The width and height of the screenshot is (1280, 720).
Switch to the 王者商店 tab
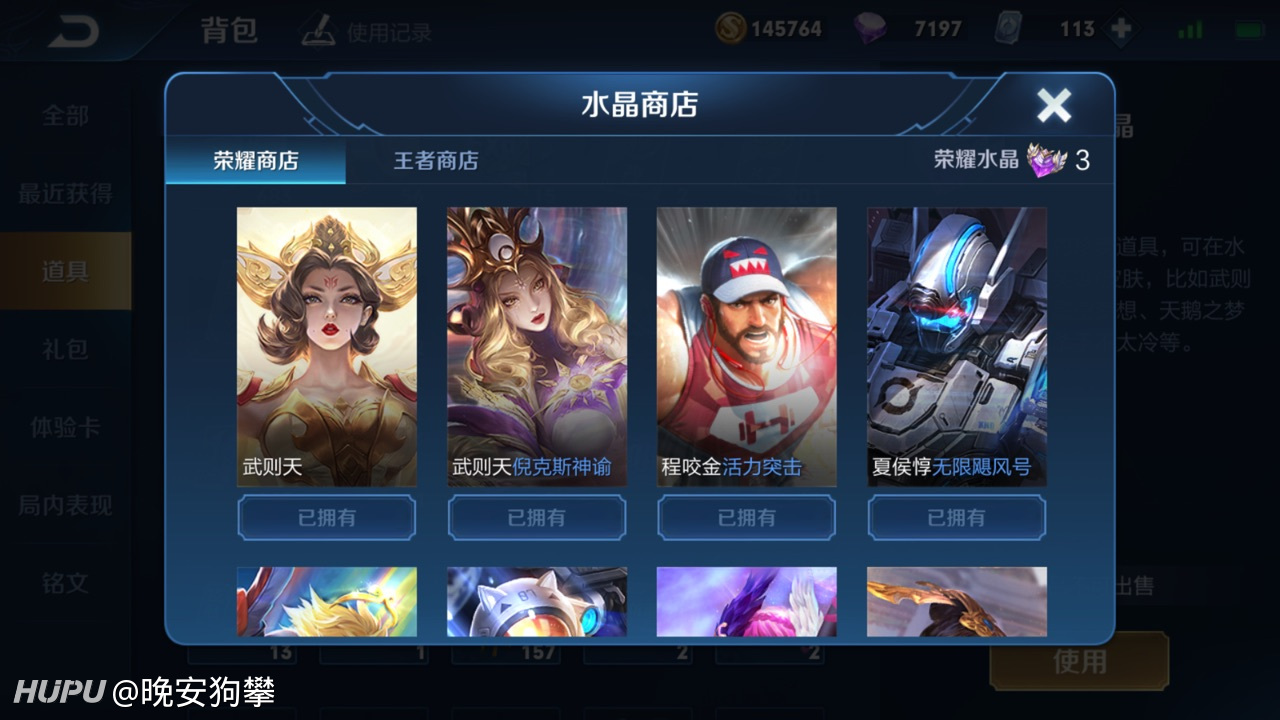(435, 160)
